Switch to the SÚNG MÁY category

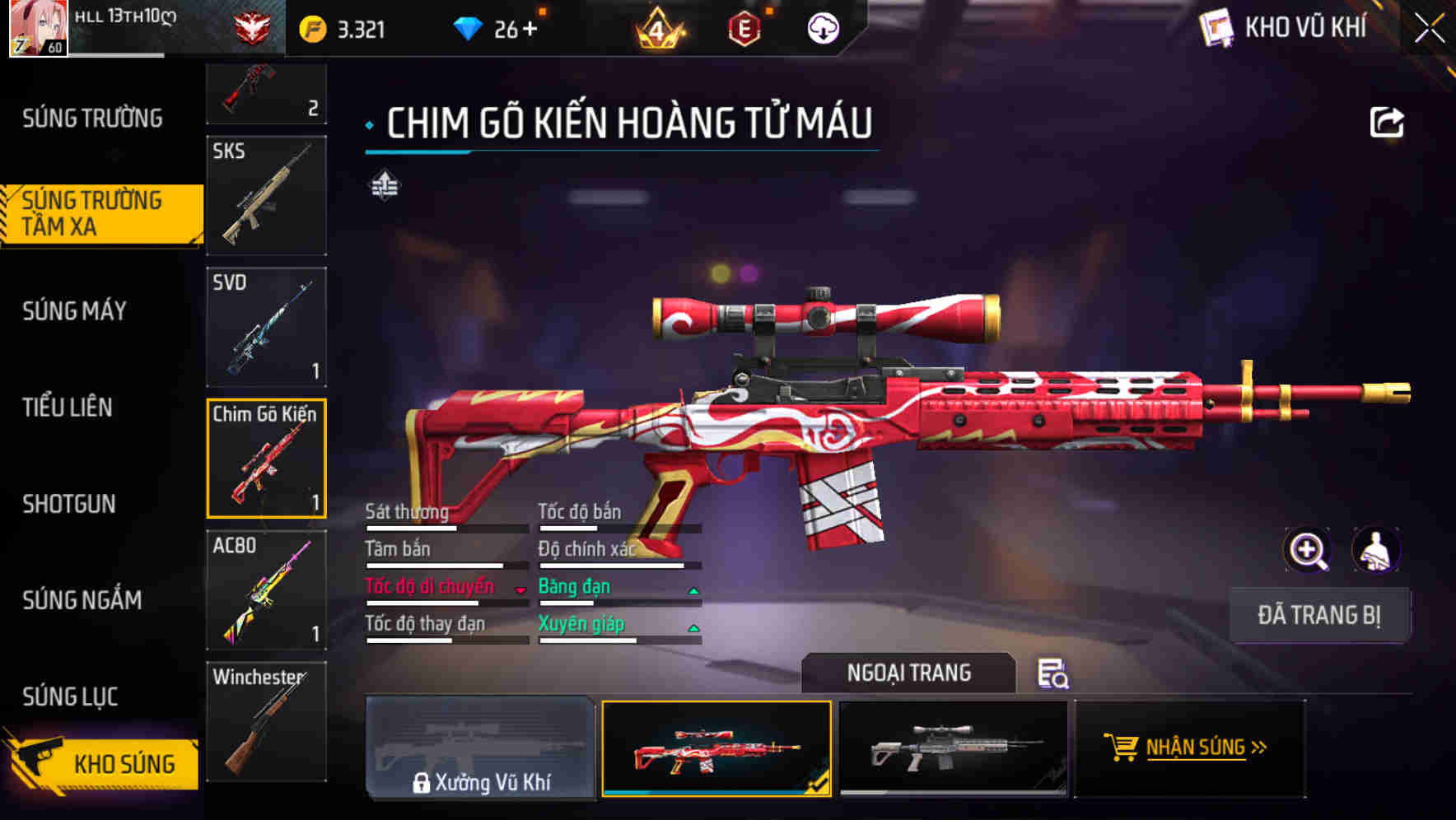[x=74, y=311]
